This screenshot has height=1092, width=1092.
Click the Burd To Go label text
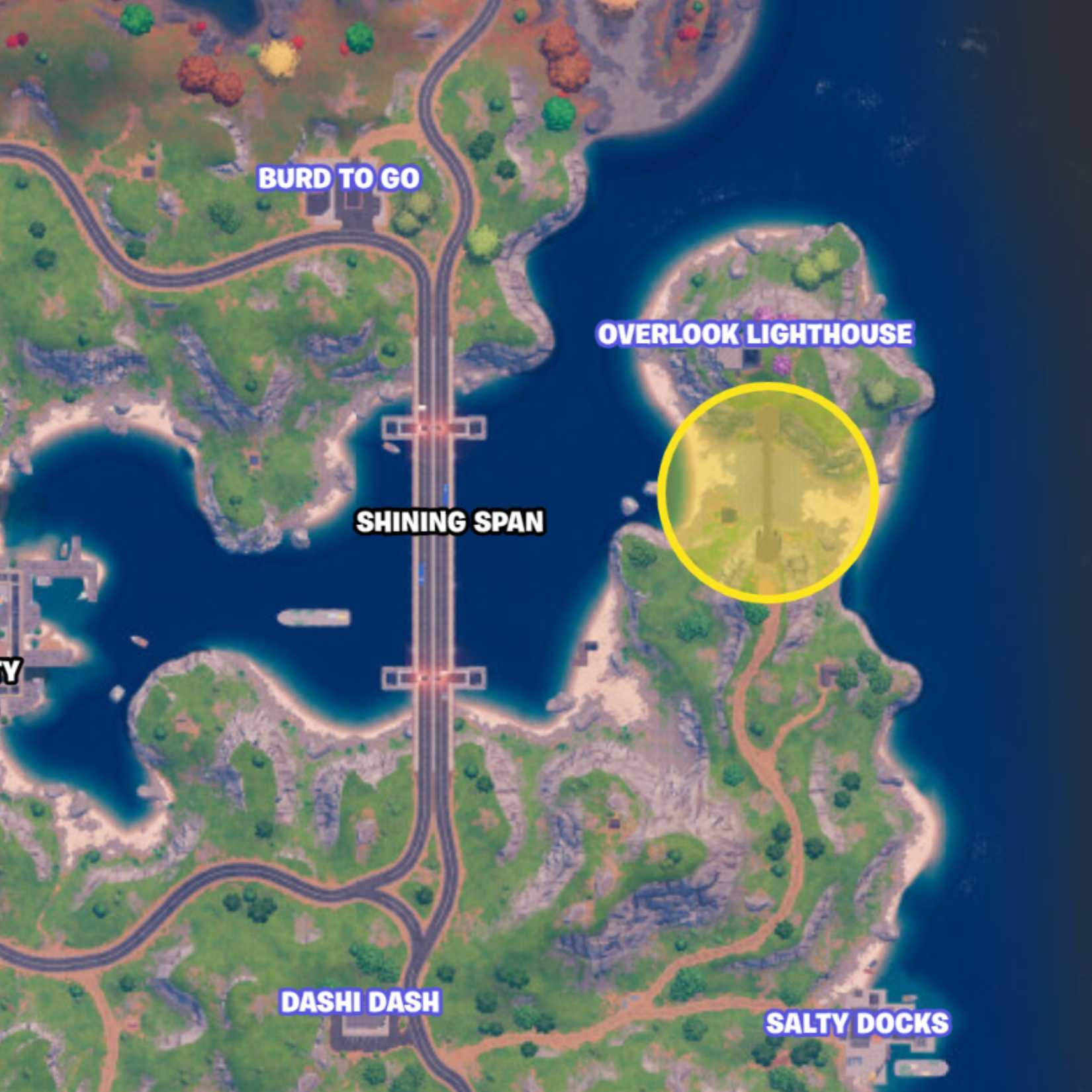340,177
